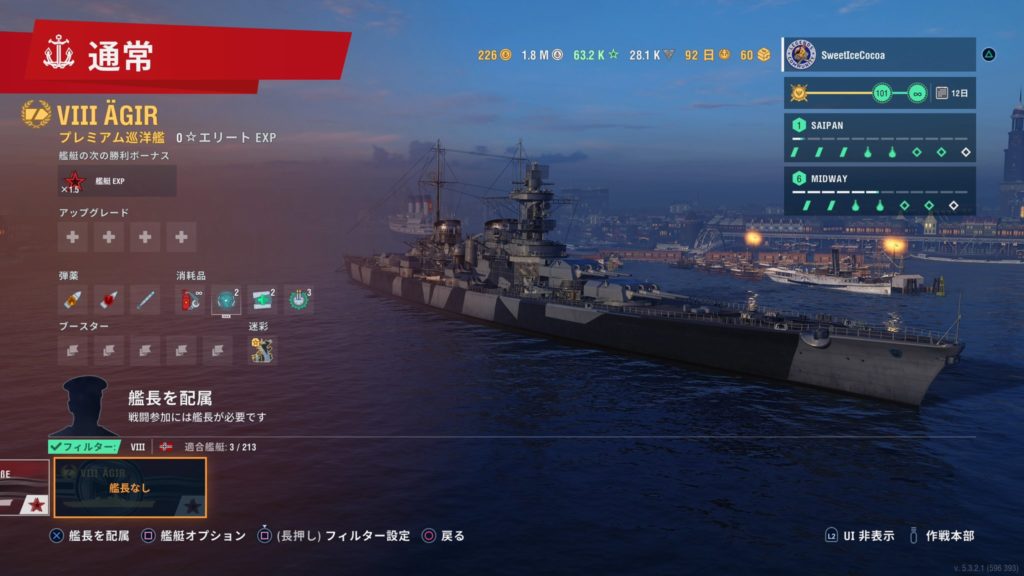Open the MIDWAY progress tracker
The image size is (1024, 576).
point(880,191)
